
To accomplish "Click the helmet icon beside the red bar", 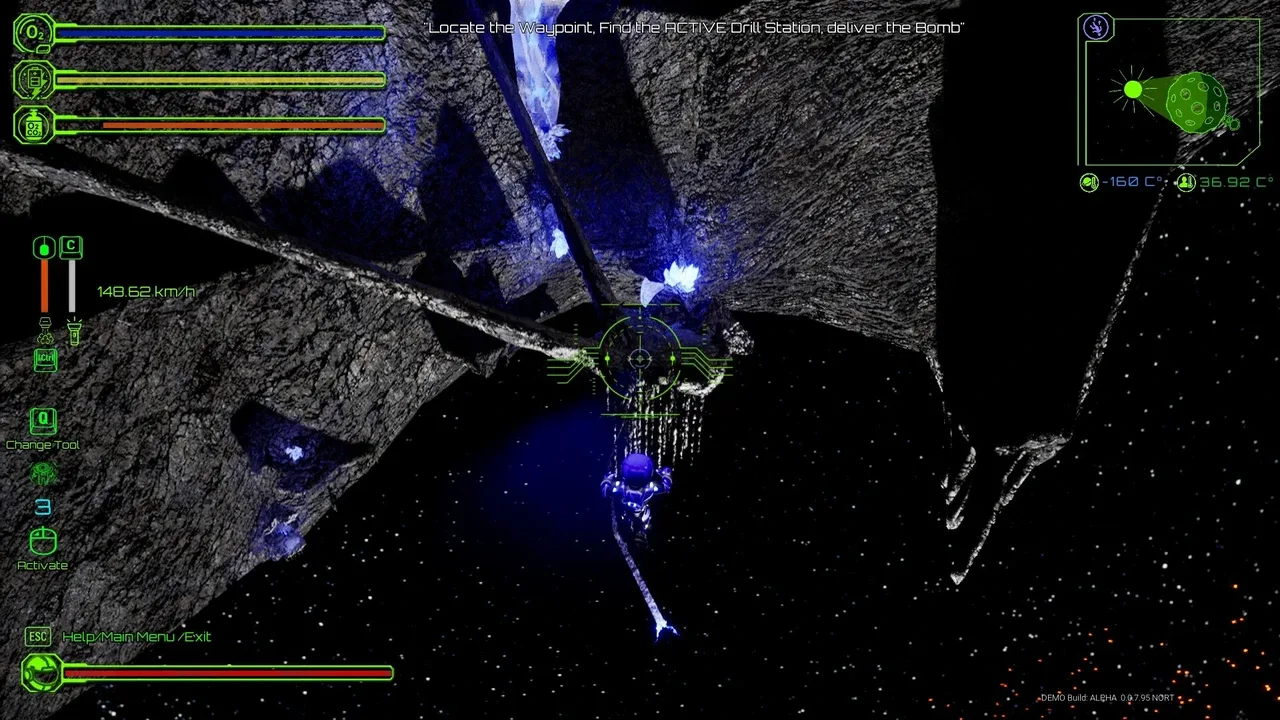I will click(42, 673).
